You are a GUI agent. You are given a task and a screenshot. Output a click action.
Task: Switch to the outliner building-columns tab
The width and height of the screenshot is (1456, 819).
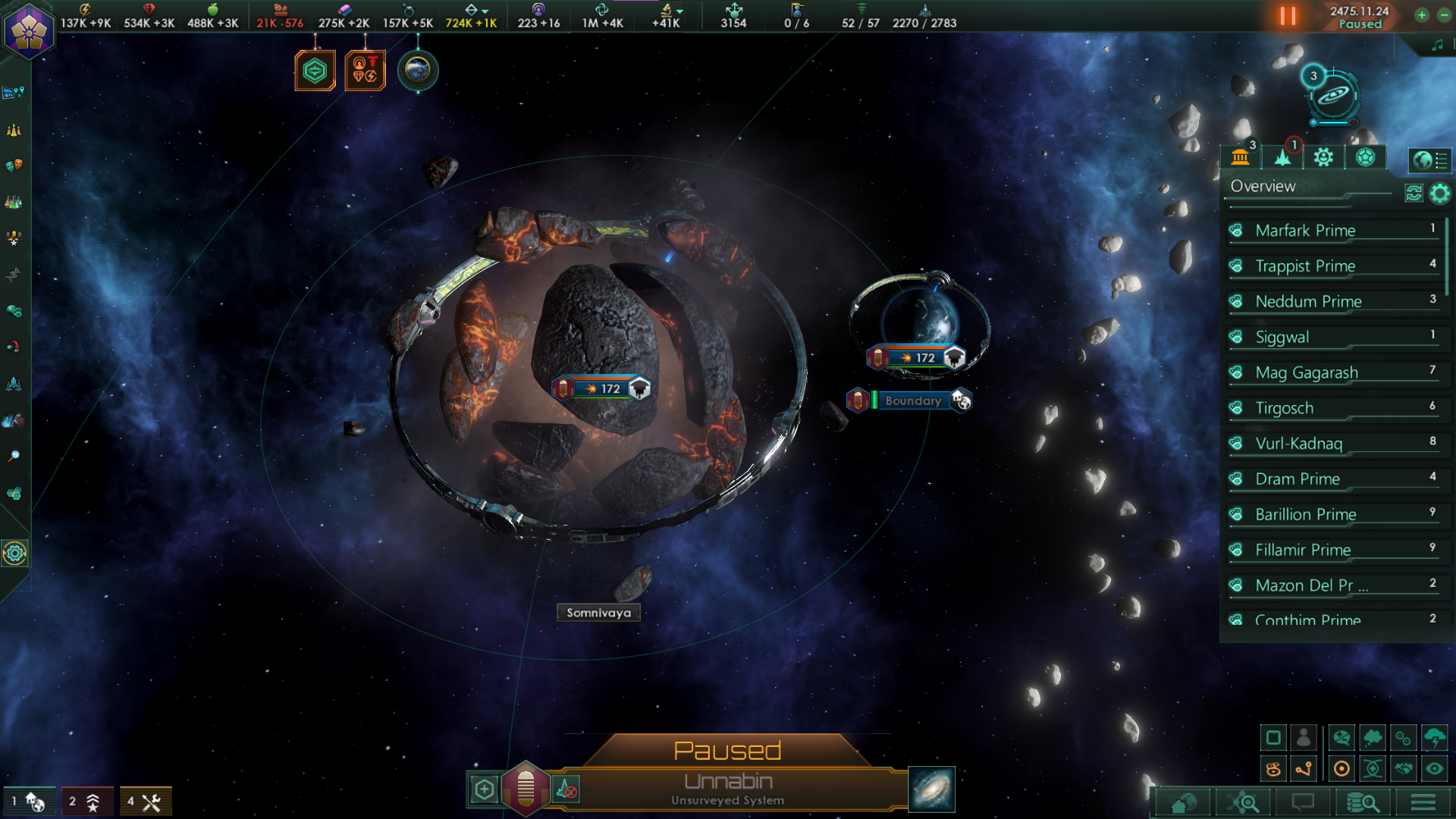coord(1241,158)
